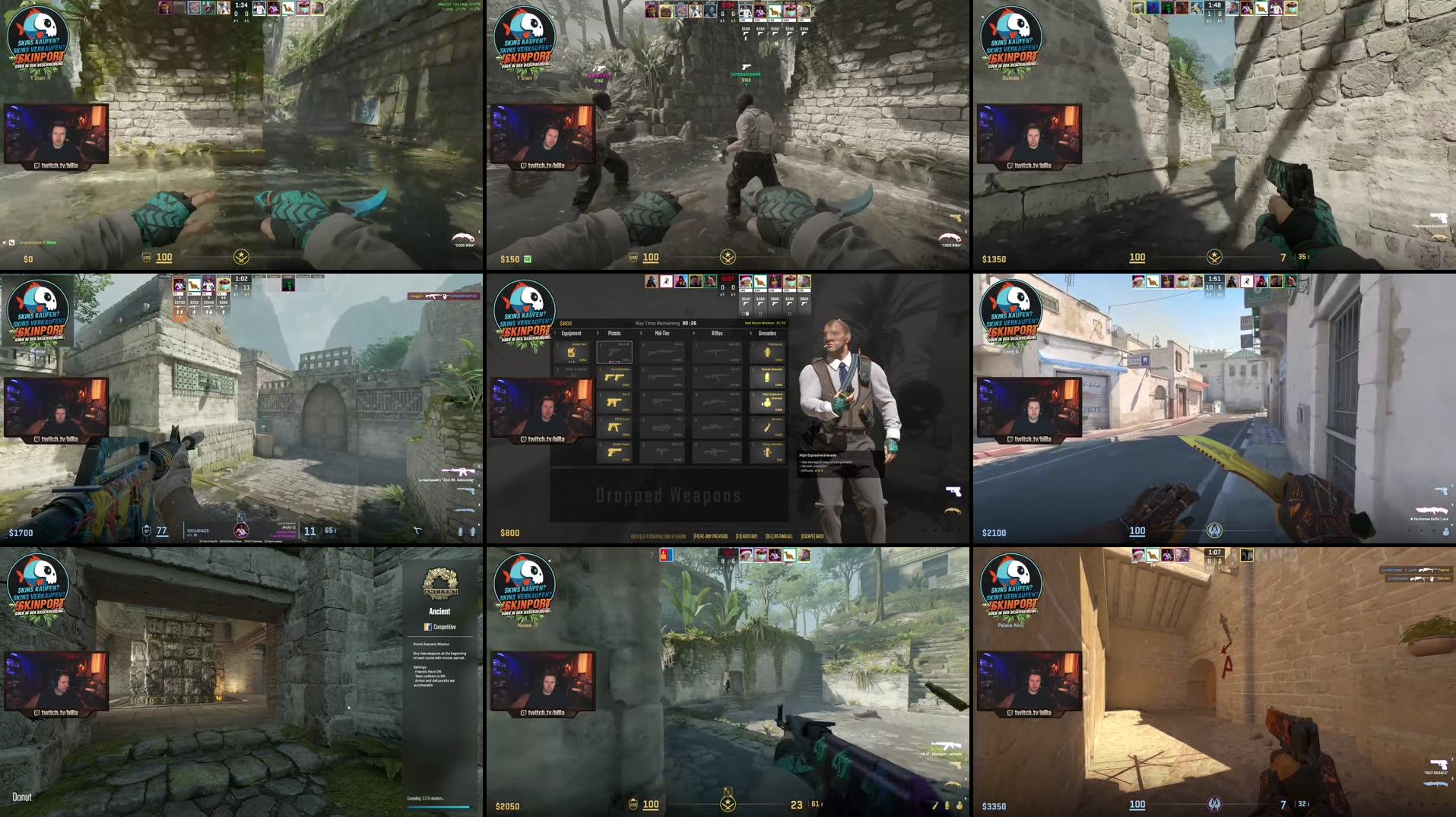Purchase the Dual Berettas pistol
Screen dimensions: 1456x817
(614, 378)
